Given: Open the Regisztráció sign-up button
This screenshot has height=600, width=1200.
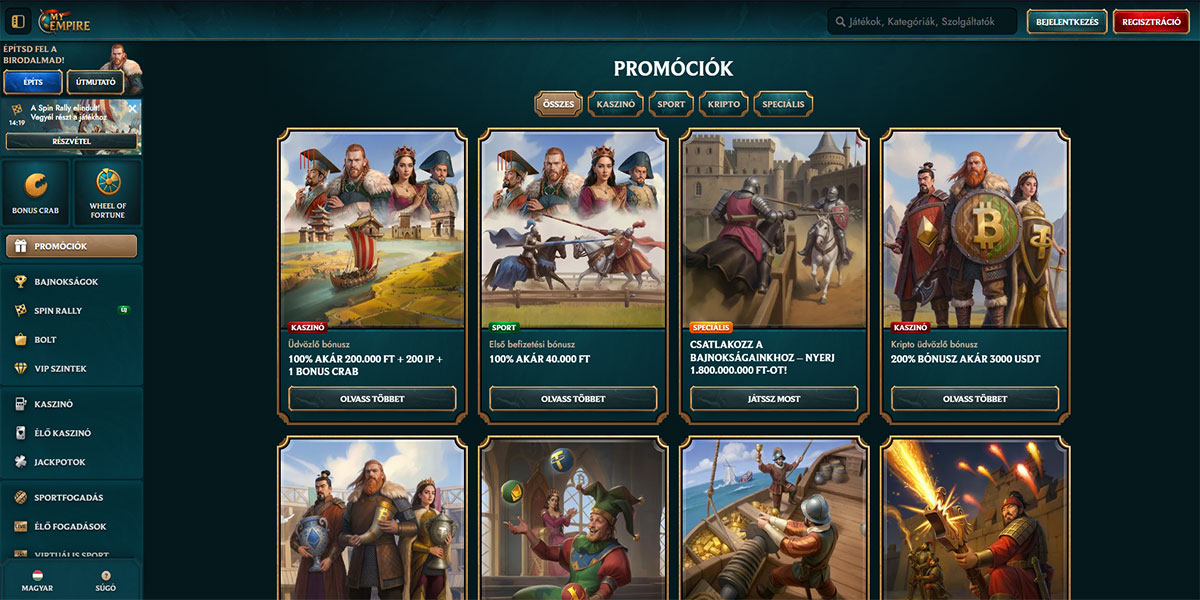Looking at the screenshot, I should click(x=1151, y=22).
